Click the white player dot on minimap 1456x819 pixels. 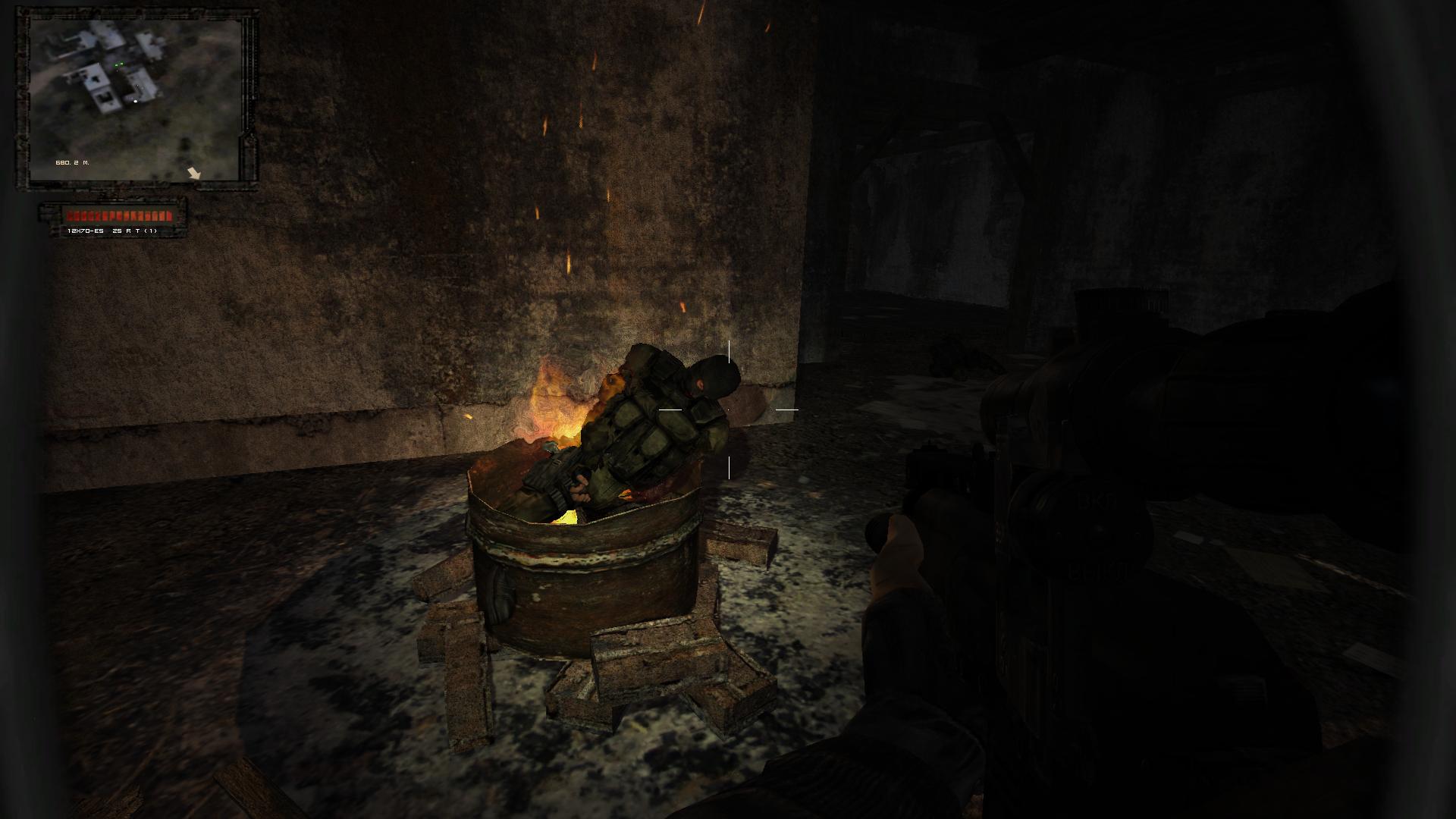(x=136, y=100)
